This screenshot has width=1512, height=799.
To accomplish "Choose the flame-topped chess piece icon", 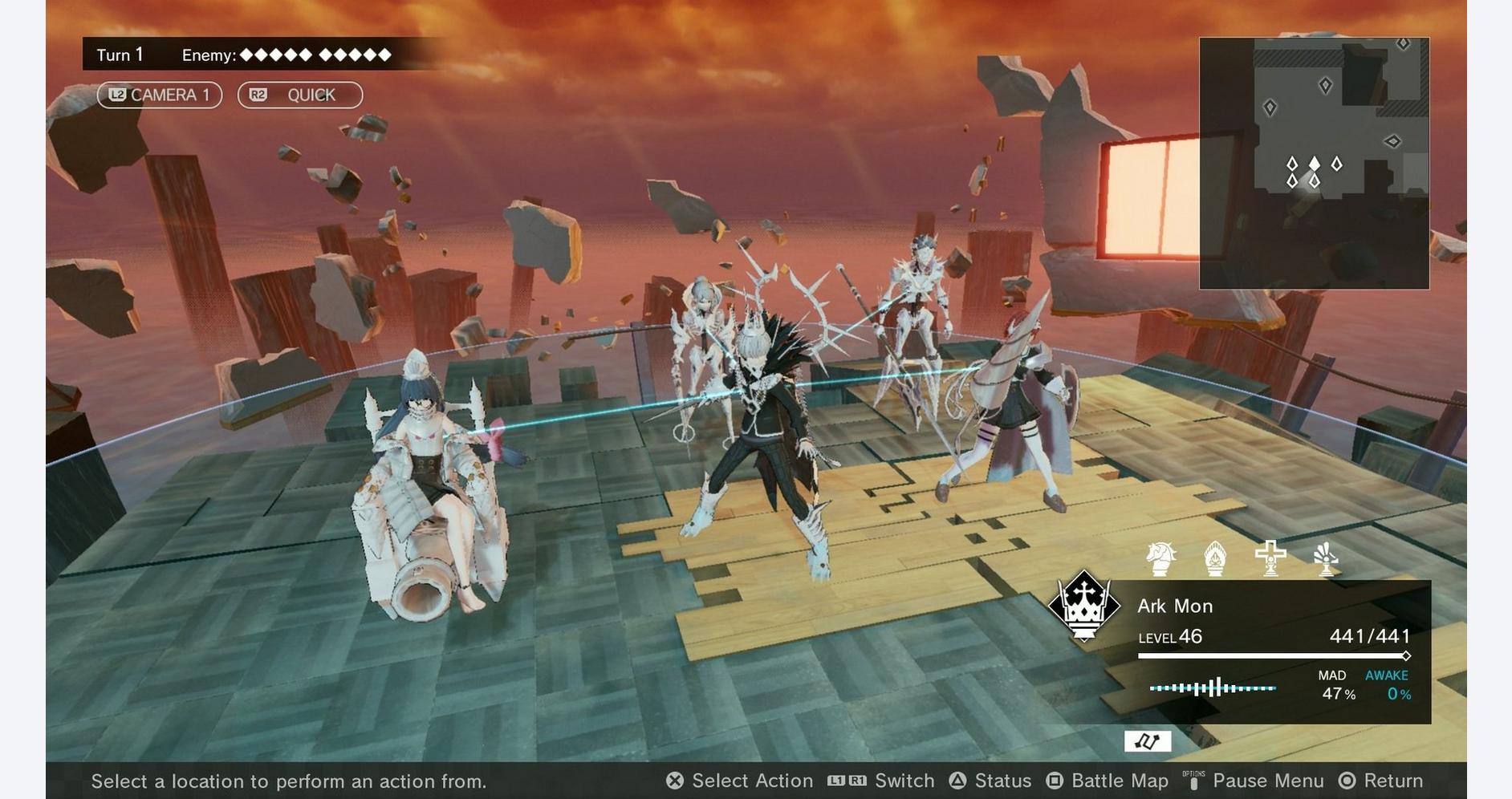I will tap(1215, 558).
